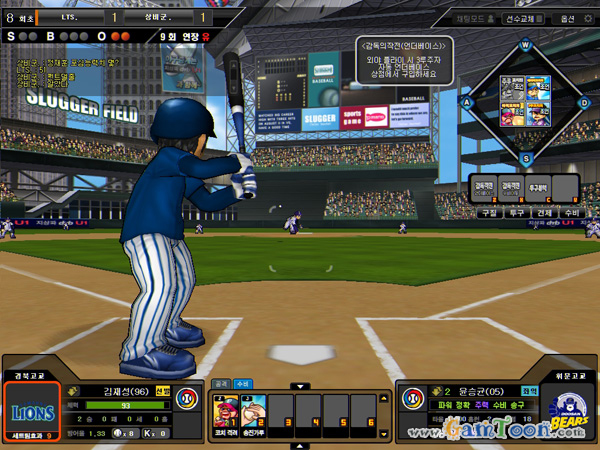Select the W direction marker on the diamond
This screenshot has width=600, height=450.
tap(524, 45)
